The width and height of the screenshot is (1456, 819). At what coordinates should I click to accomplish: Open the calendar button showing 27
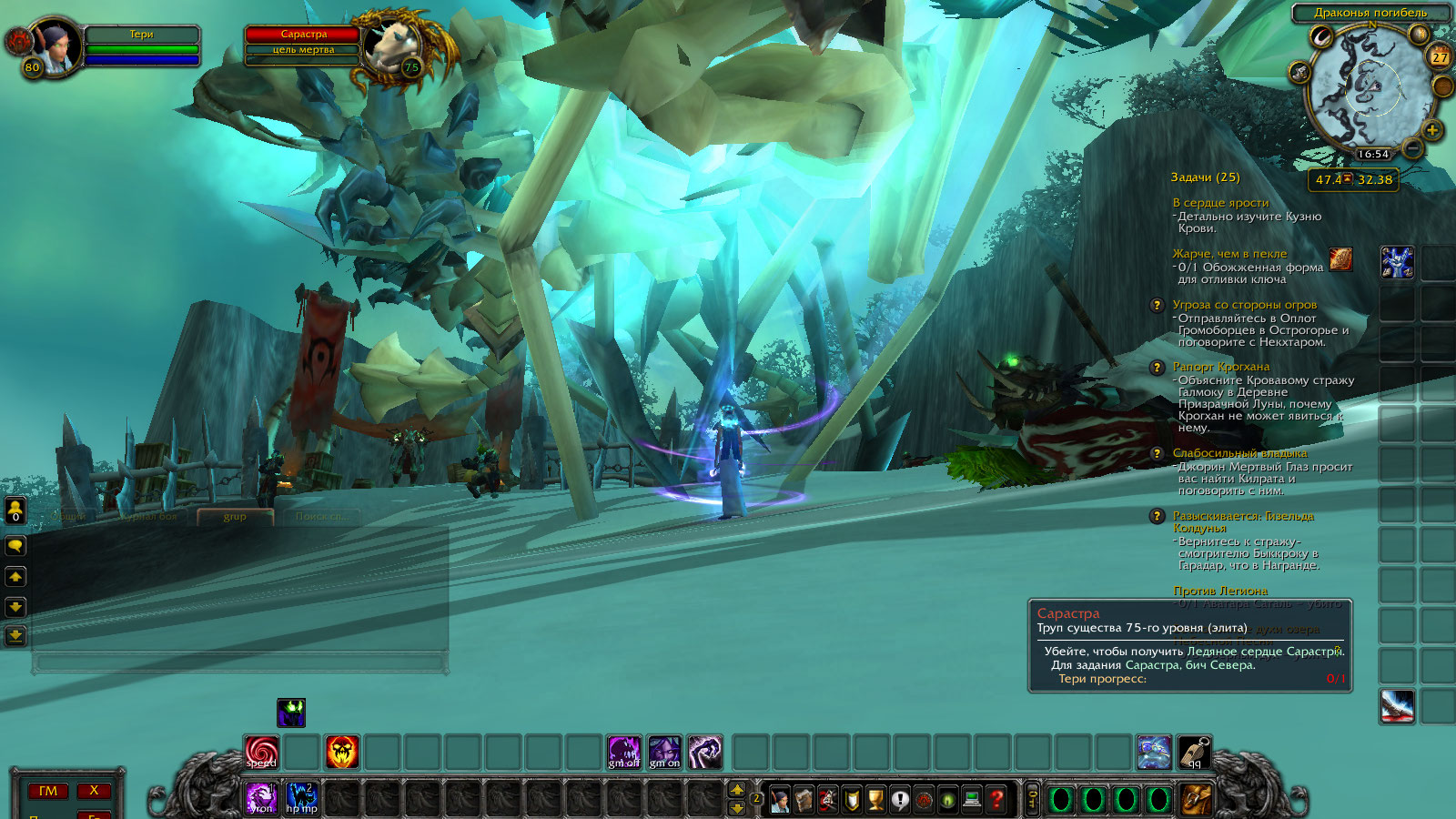[1440, 56]
